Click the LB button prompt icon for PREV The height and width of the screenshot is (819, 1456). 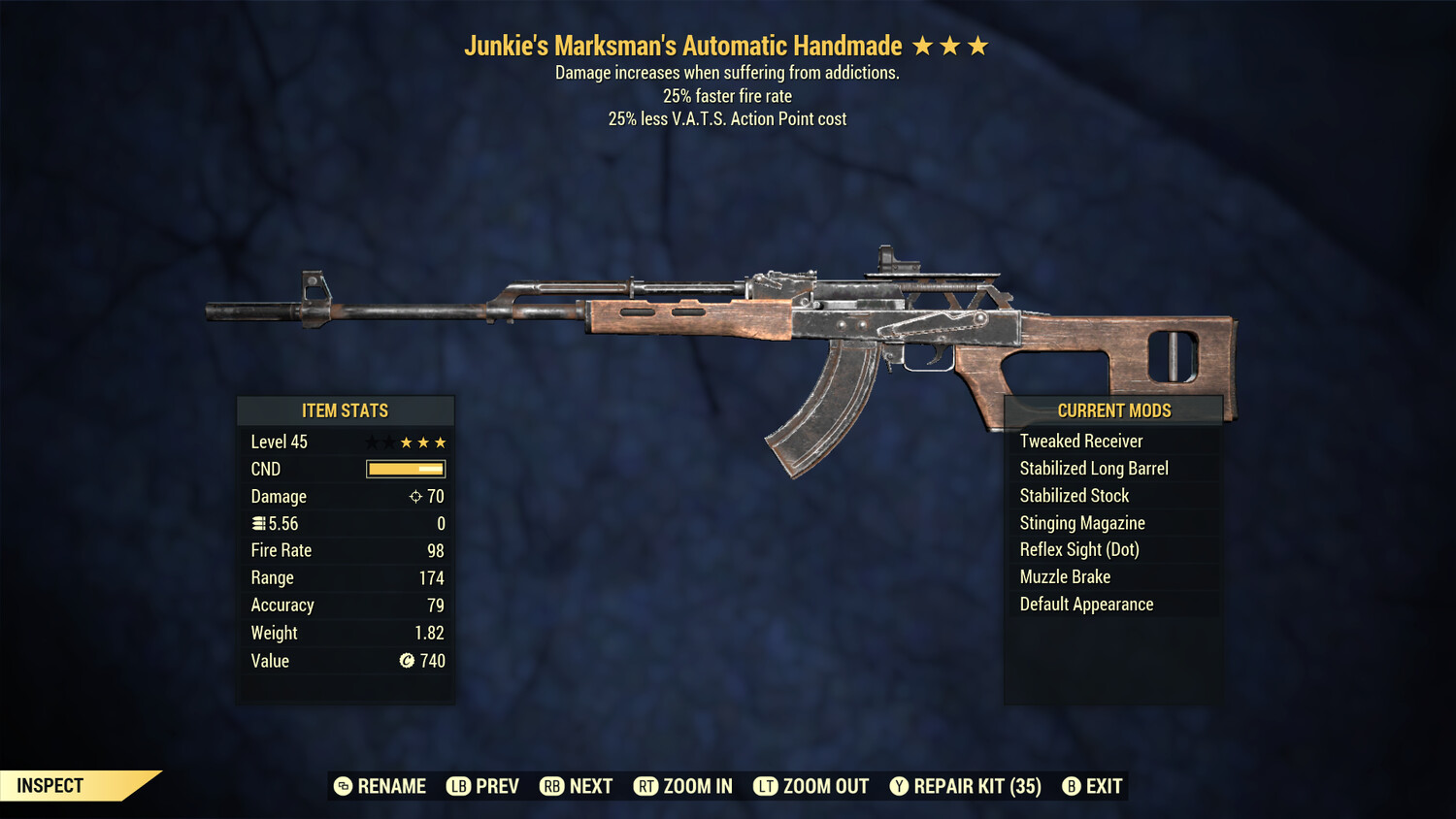[456, 786]
